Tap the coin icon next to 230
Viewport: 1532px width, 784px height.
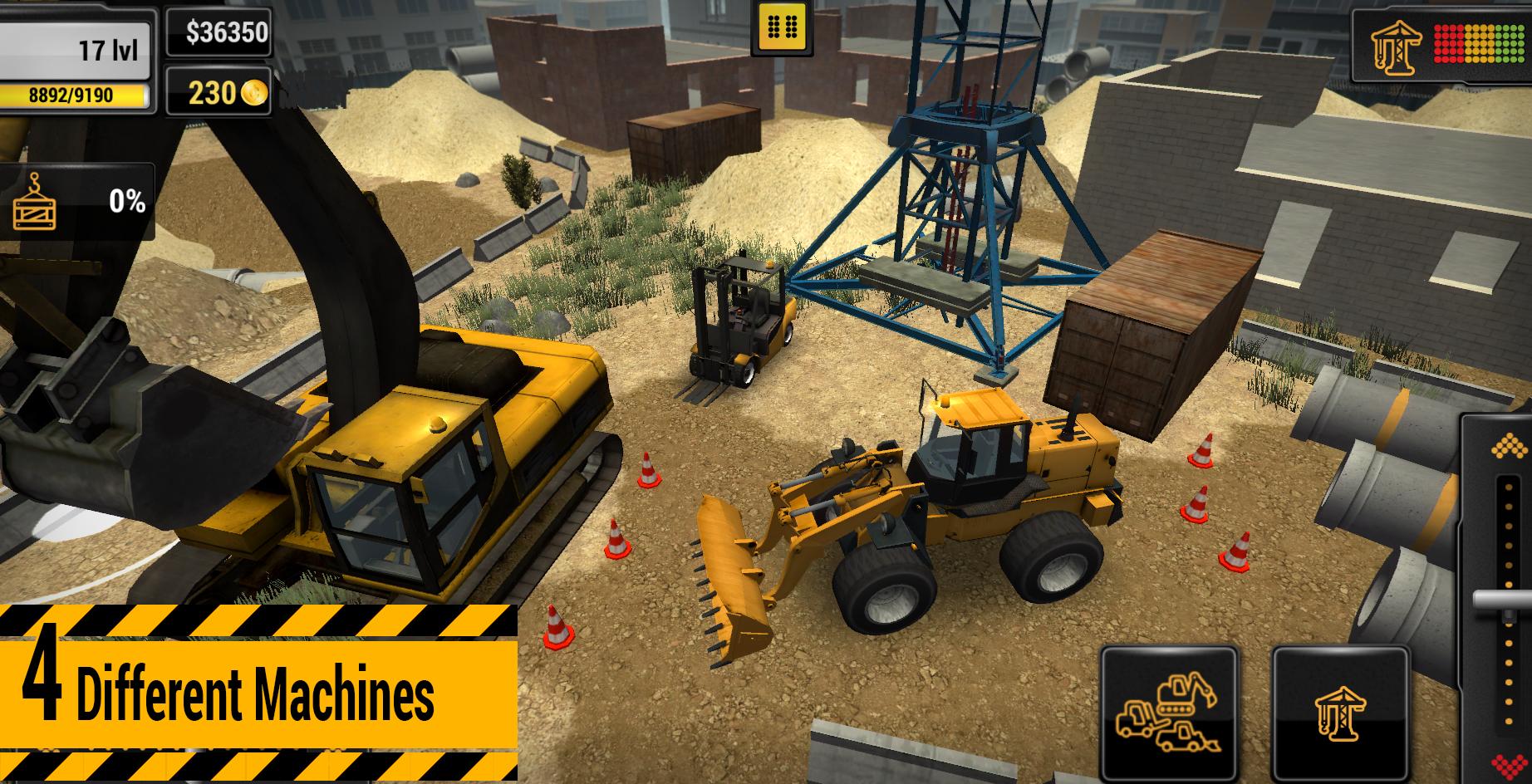tap(253, 94)
